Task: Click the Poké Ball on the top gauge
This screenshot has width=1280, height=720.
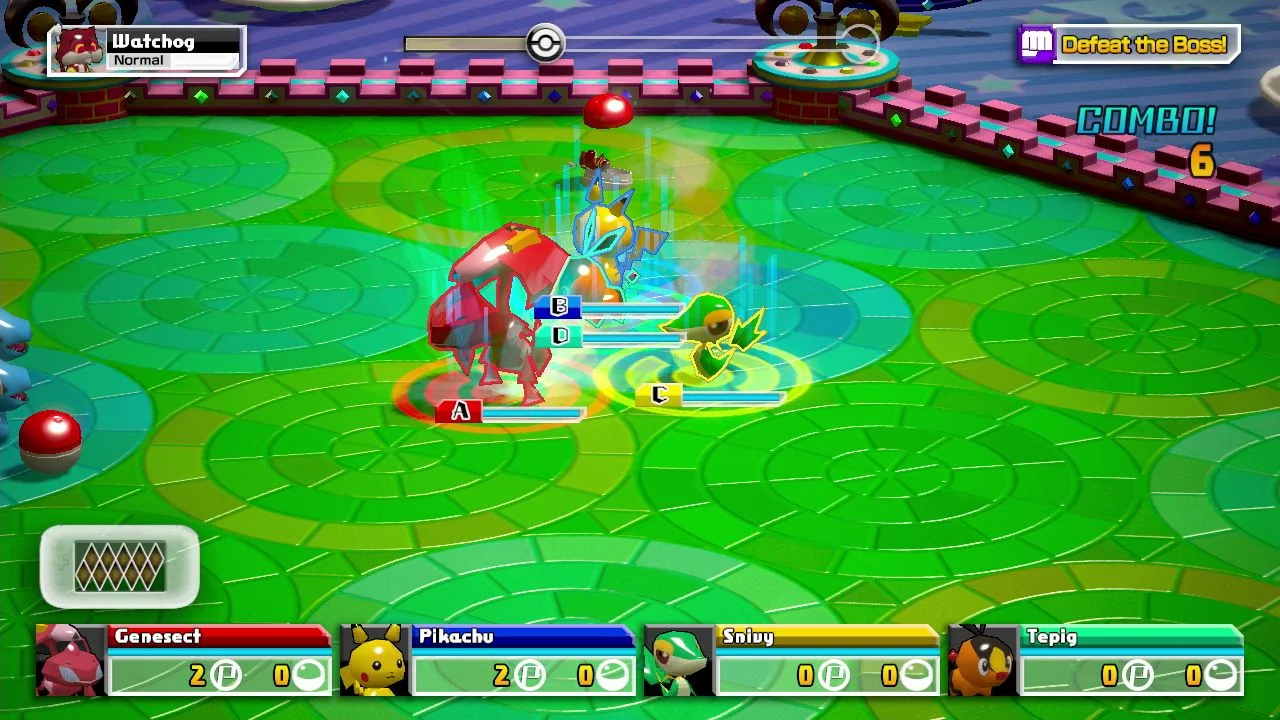Action: point(544,43)
